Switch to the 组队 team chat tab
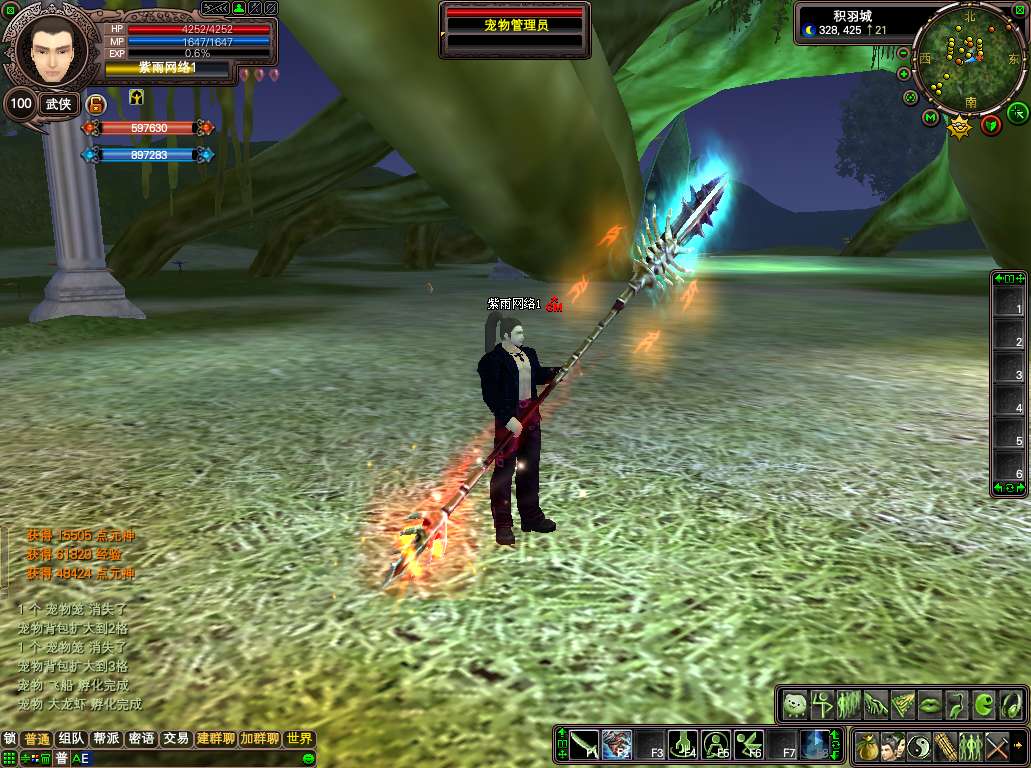Viewport: 1031px width, 768px height. pyautogui.click(x=72, y=739)
